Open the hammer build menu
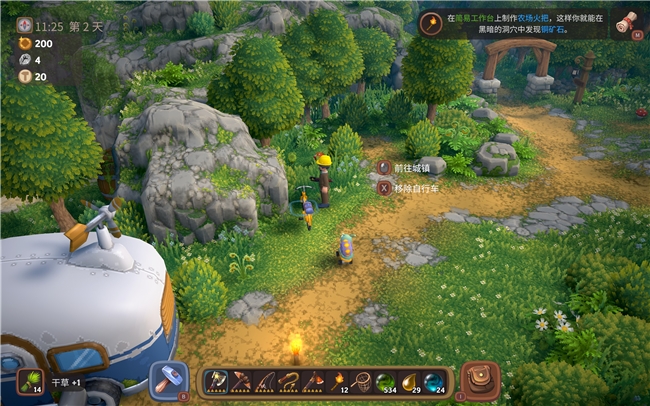This screenshot has width=650, height=406. (x=168, y=380)
